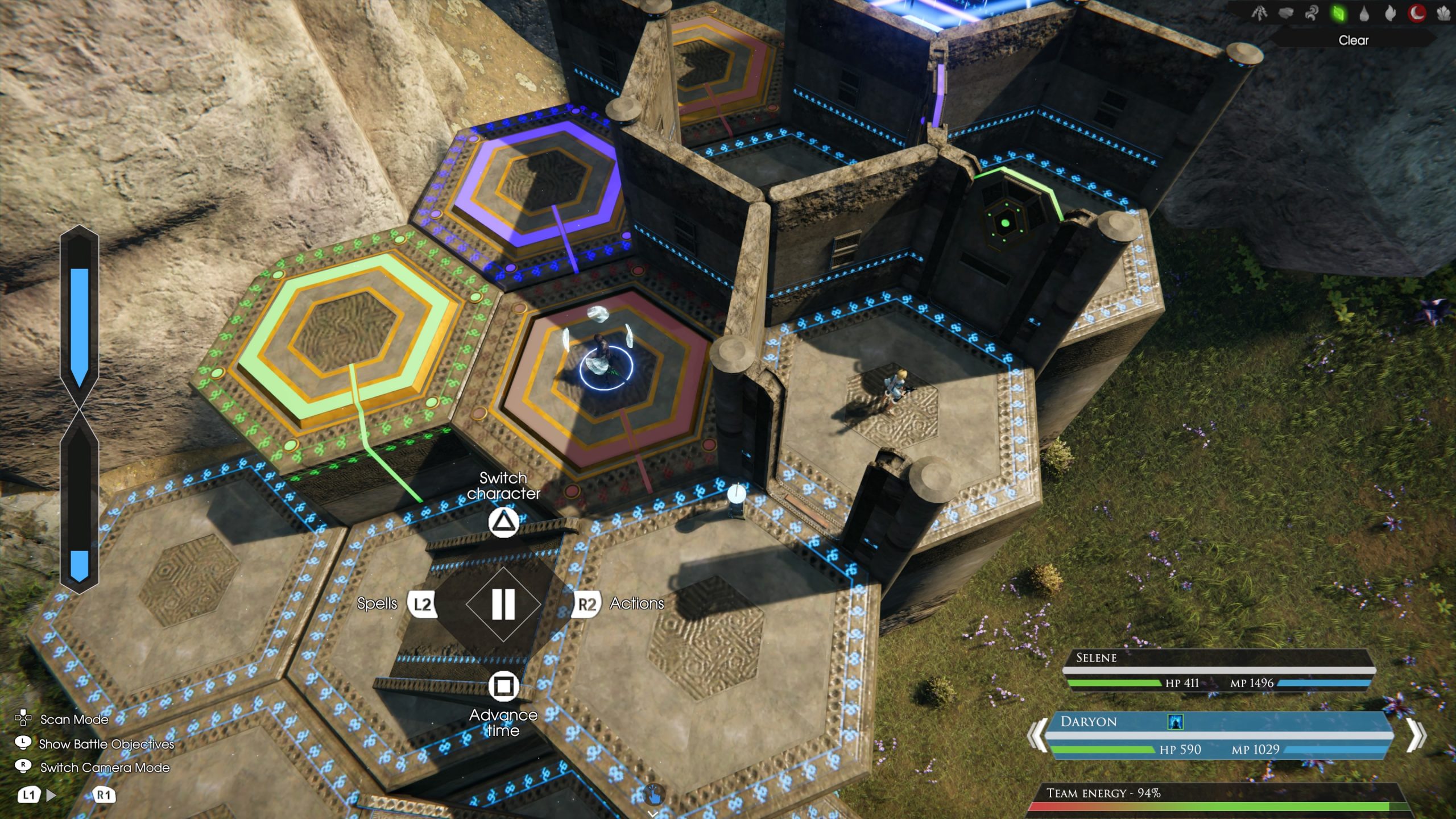
Task: Select the crystal element icon
Action: [x=1445, y=13]
